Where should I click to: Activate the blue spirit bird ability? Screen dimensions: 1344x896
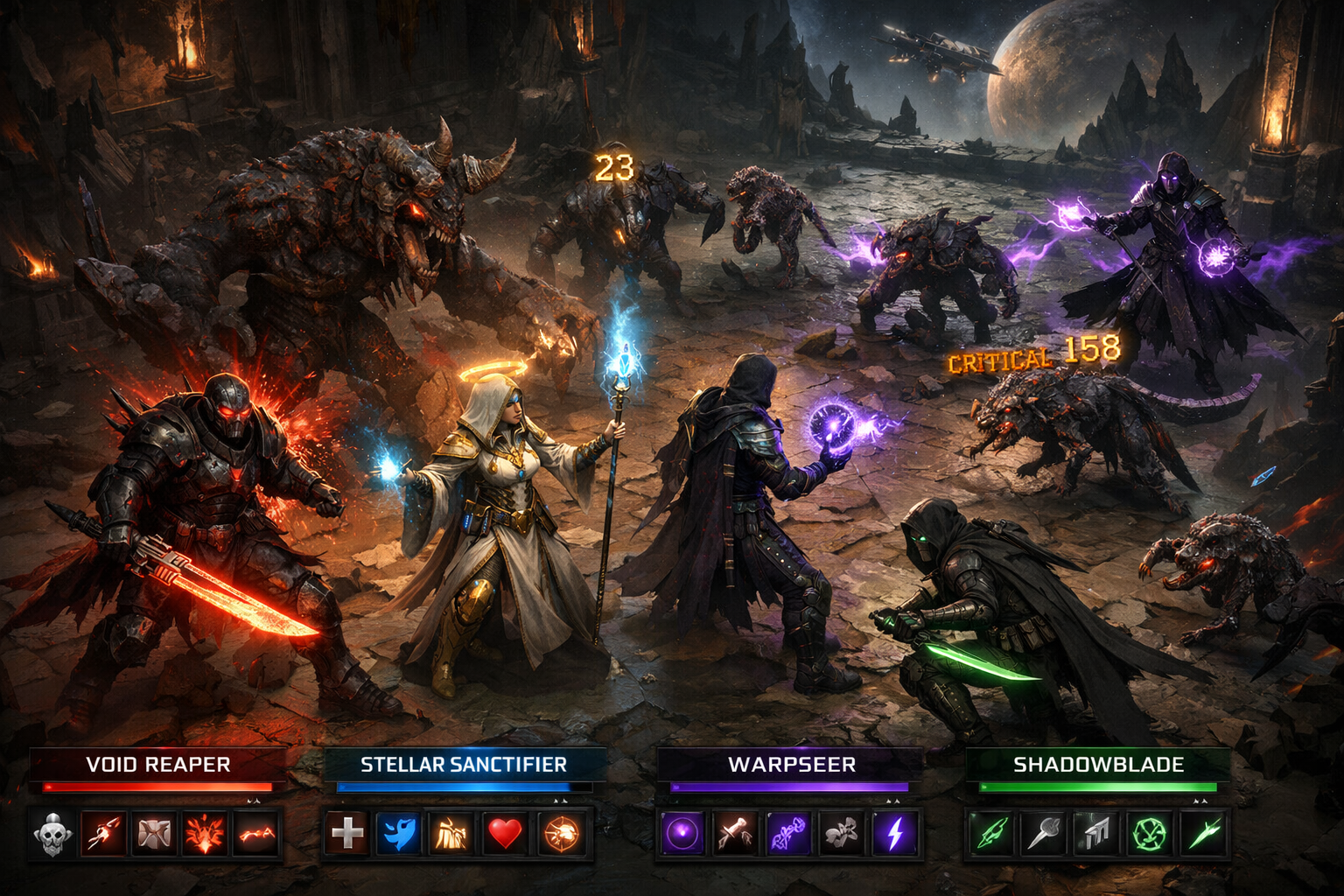coord(399,833)
